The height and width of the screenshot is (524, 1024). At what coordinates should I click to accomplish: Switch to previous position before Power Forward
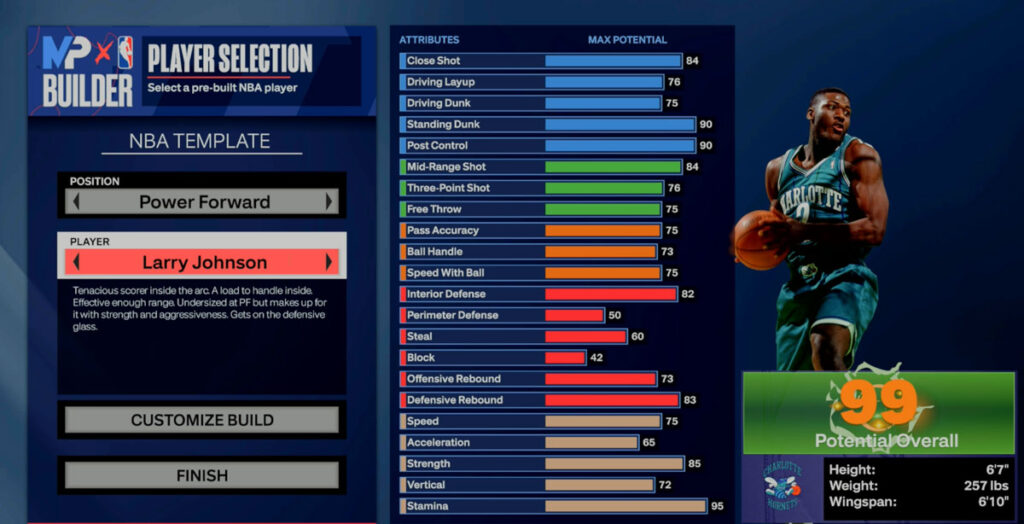[x=76, y=202]
